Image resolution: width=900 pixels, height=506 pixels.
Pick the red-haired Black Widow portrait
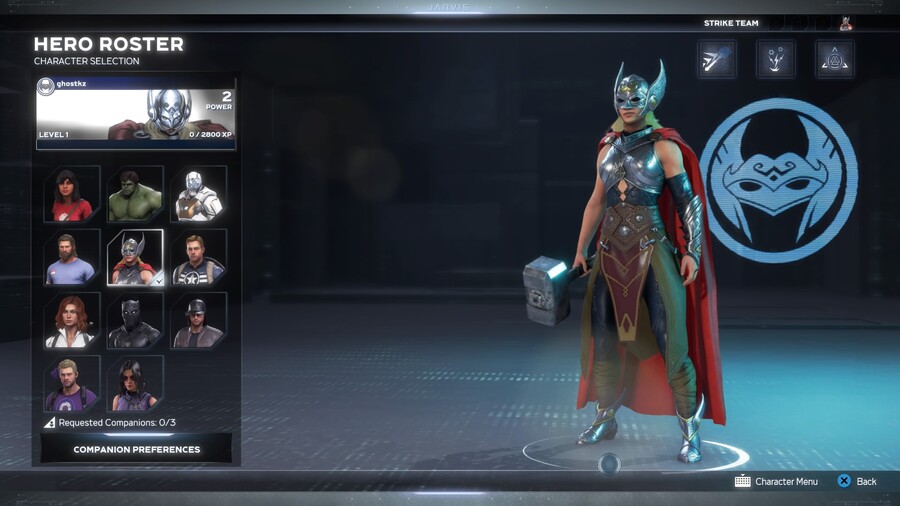72,321
